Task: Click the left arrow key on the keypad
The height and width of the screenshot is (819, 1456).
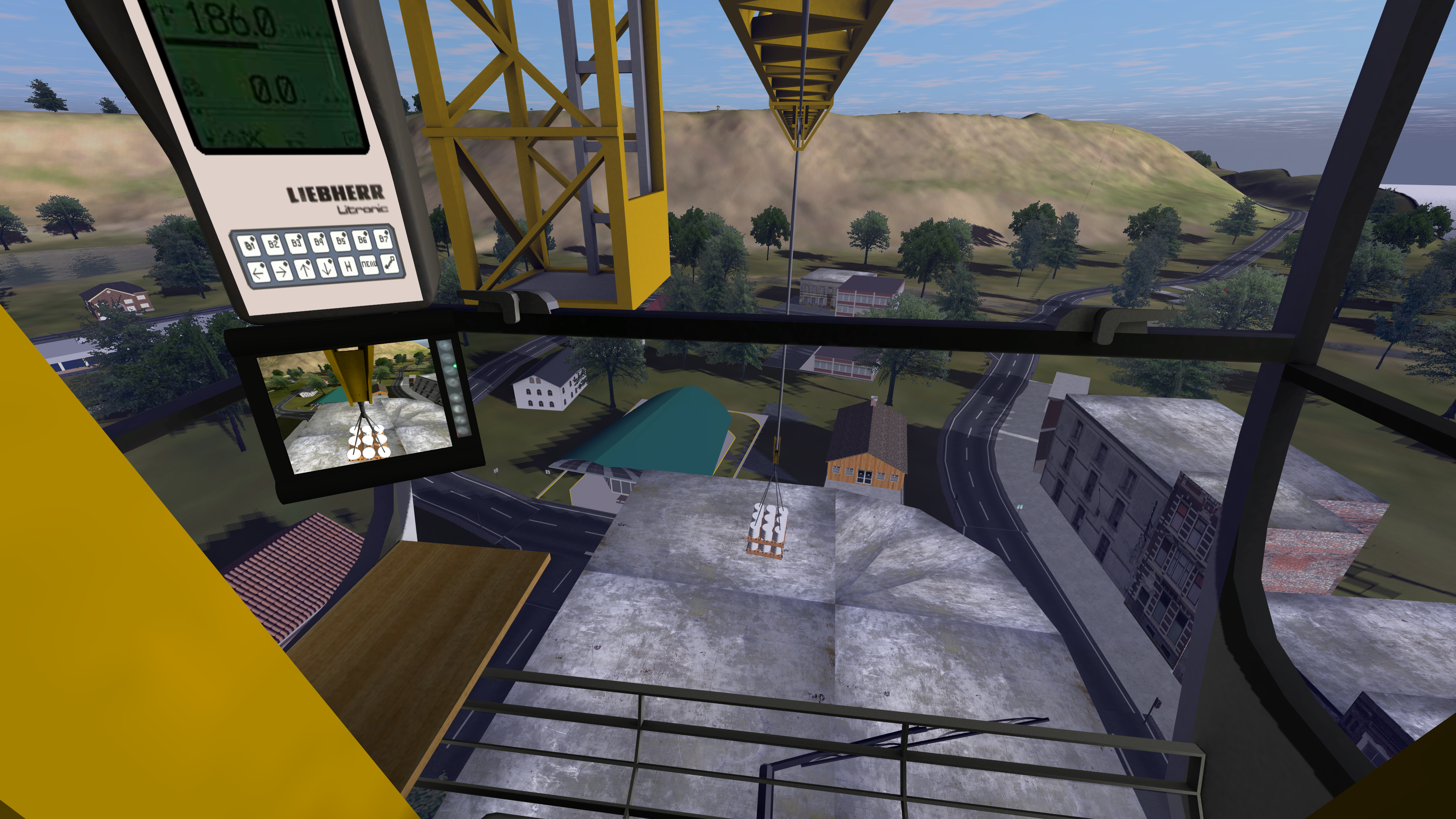Action: [x=258, y=273]
